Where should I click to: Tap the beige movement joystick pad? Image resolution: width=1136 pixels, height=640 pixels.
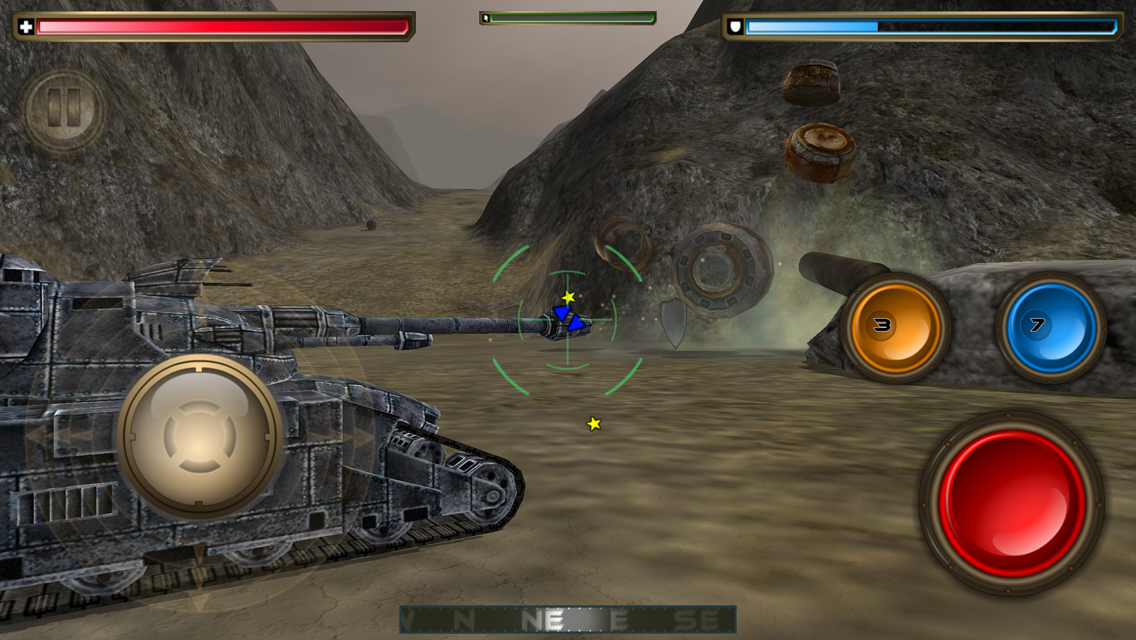(x=200, y=436)
